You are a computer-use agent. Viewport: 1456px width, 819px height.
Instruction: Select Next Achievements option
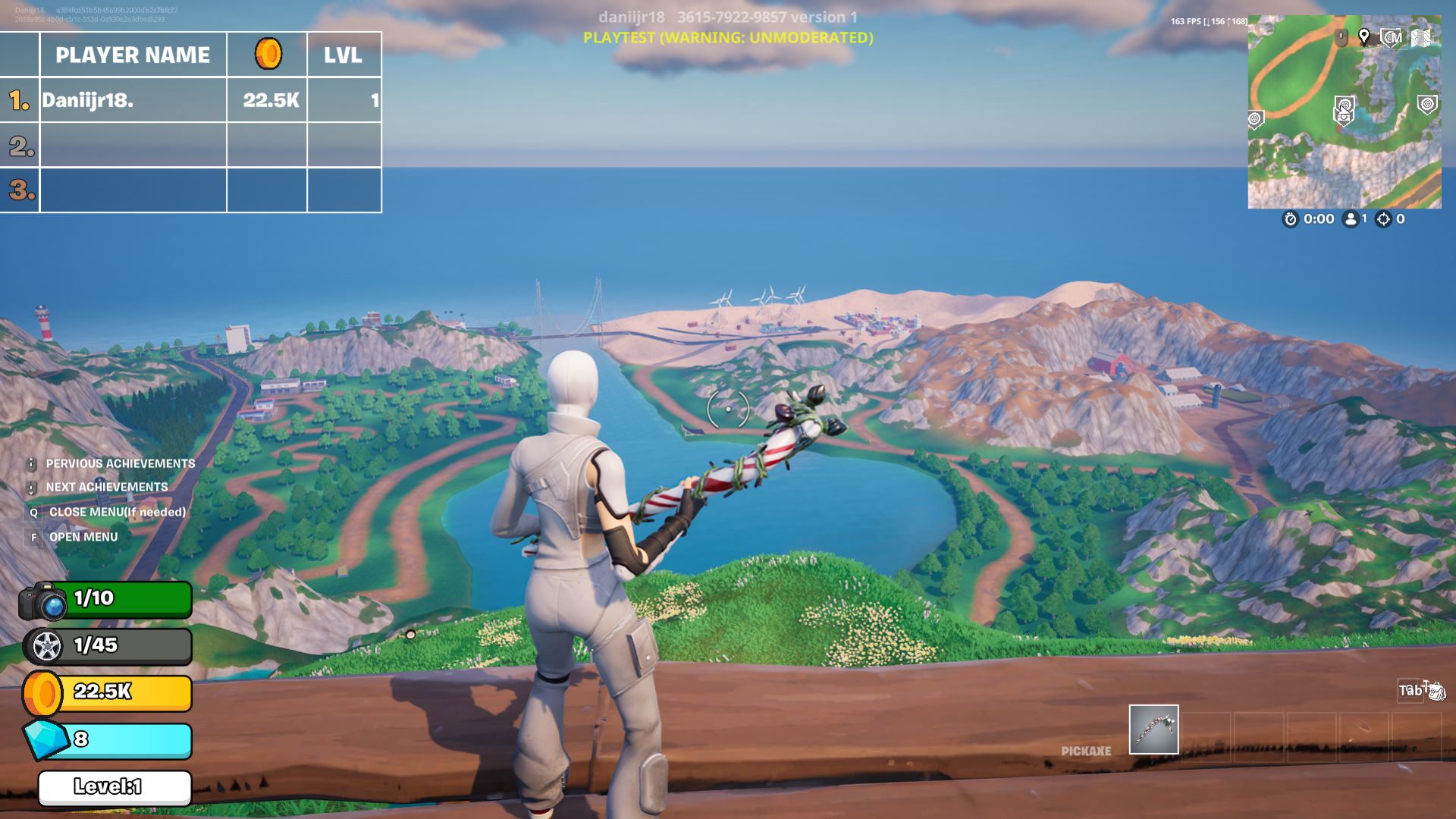click(106, 487)
